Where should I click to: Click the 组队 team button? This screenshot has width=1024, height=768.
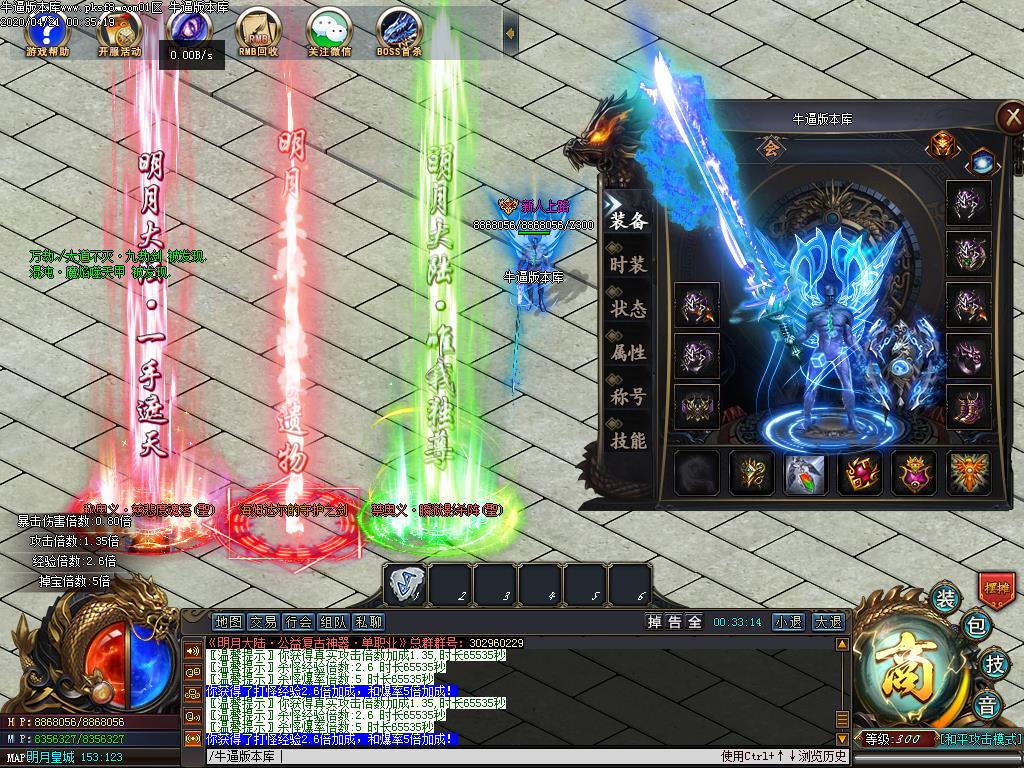333,622
